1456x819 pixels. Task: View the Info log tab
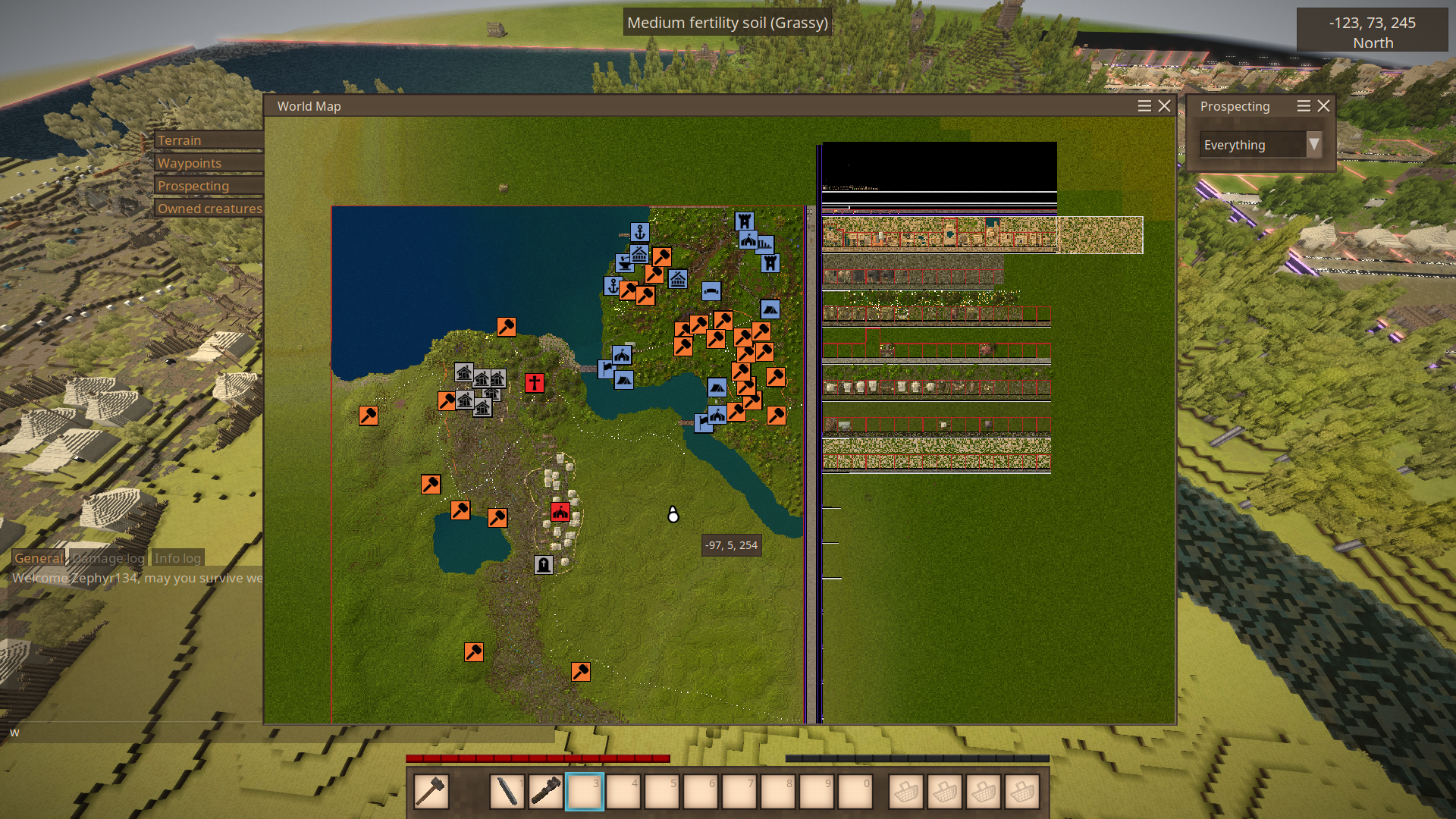(x=177, y=558)
